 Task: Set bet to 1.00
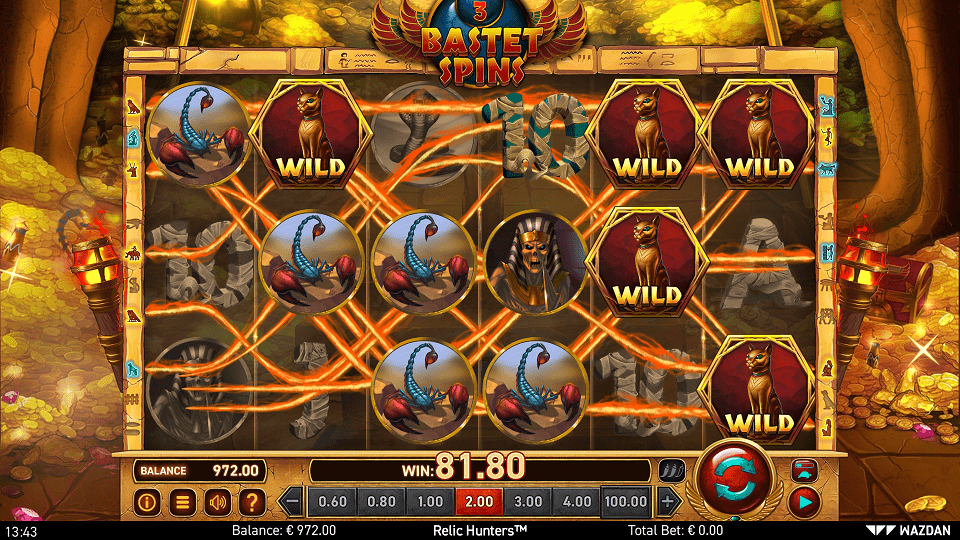tap(430, 501)
